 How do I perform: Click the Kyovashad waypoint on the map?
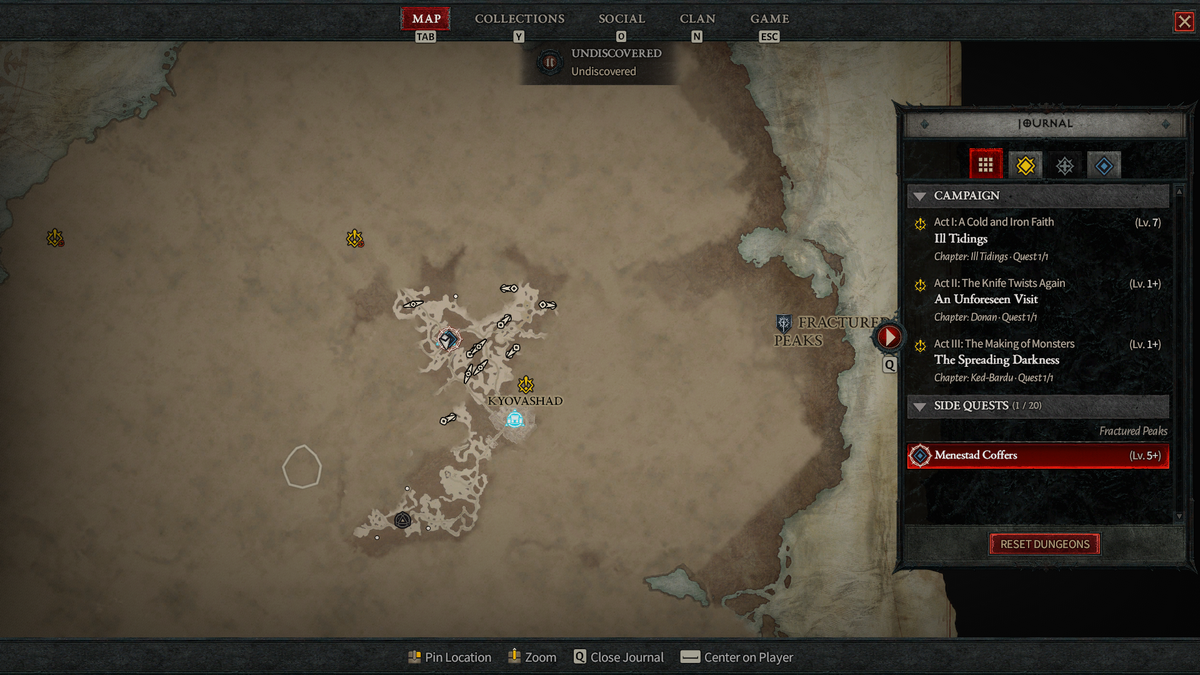tap(515, 420)
